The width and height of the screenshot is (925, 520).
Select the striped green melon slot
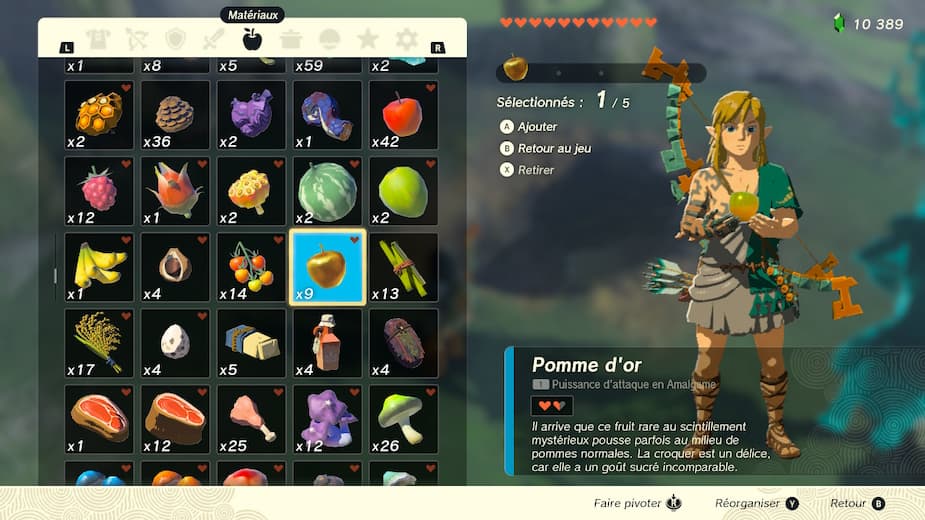pos(327,190)
